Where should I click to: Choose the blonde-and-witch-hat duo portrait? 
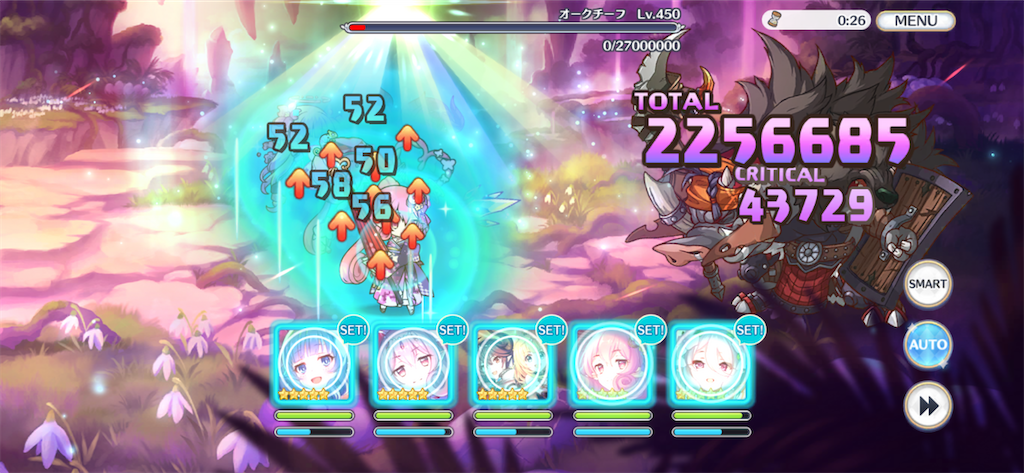(x=511, y=363)
